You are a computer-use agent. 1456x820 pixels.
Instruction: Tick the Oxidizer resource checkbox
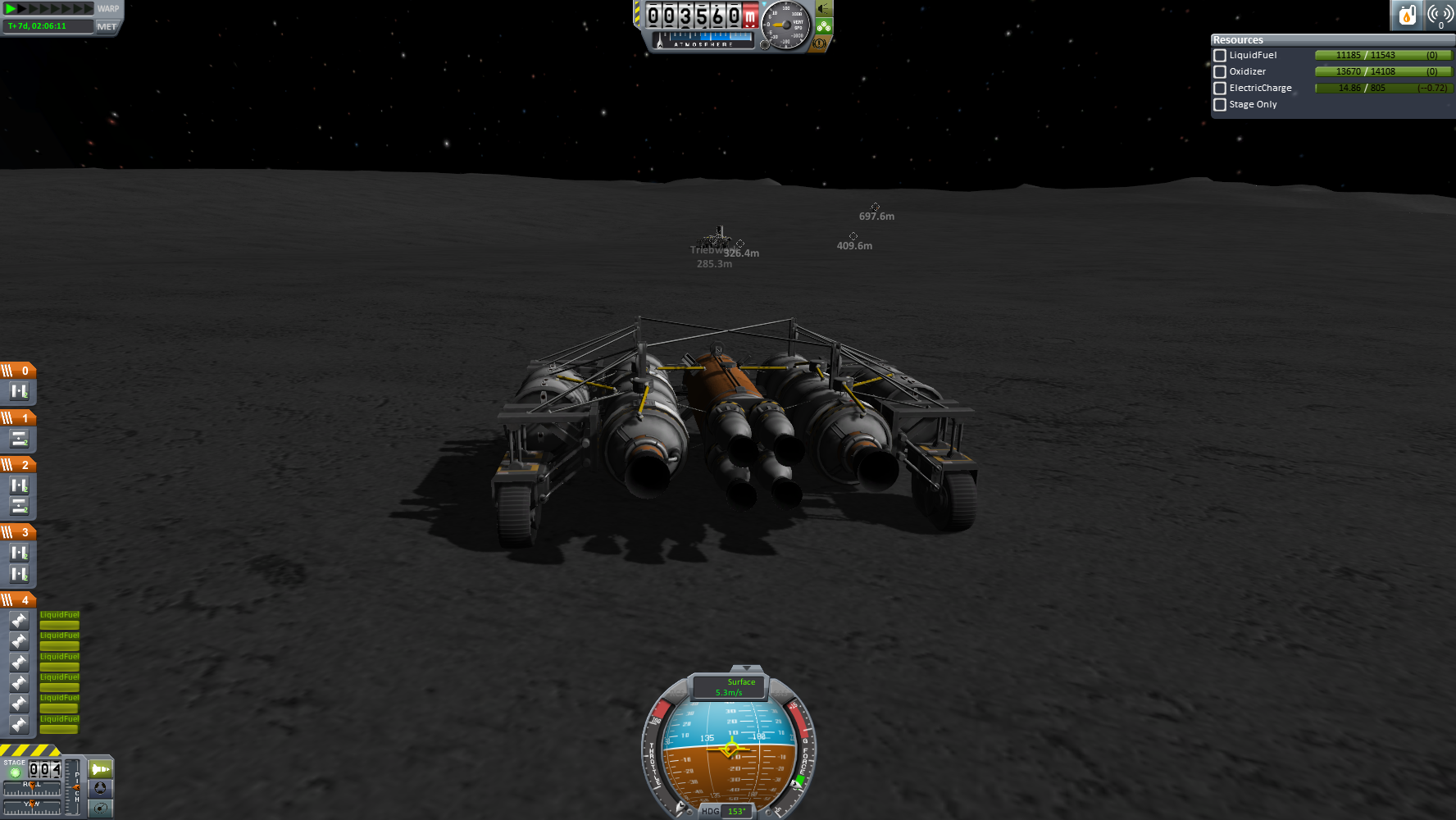click(x=1220, y=72)
